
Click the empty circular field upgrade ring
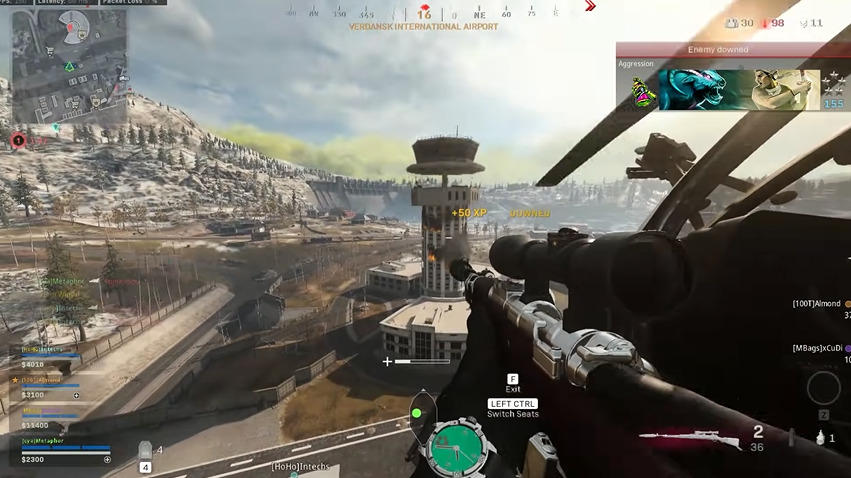pos(823,387)
